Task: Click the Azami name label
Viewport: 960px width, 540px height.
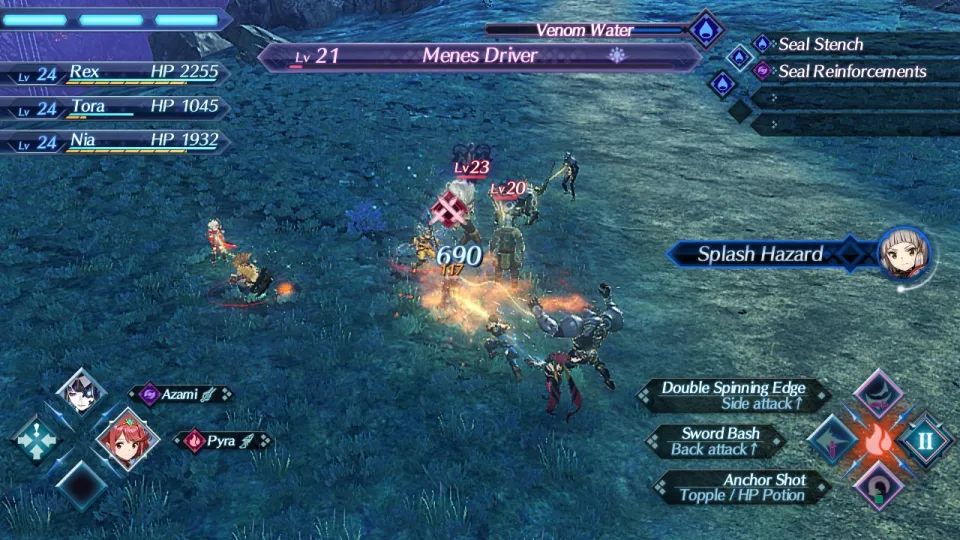Action: 180,395
